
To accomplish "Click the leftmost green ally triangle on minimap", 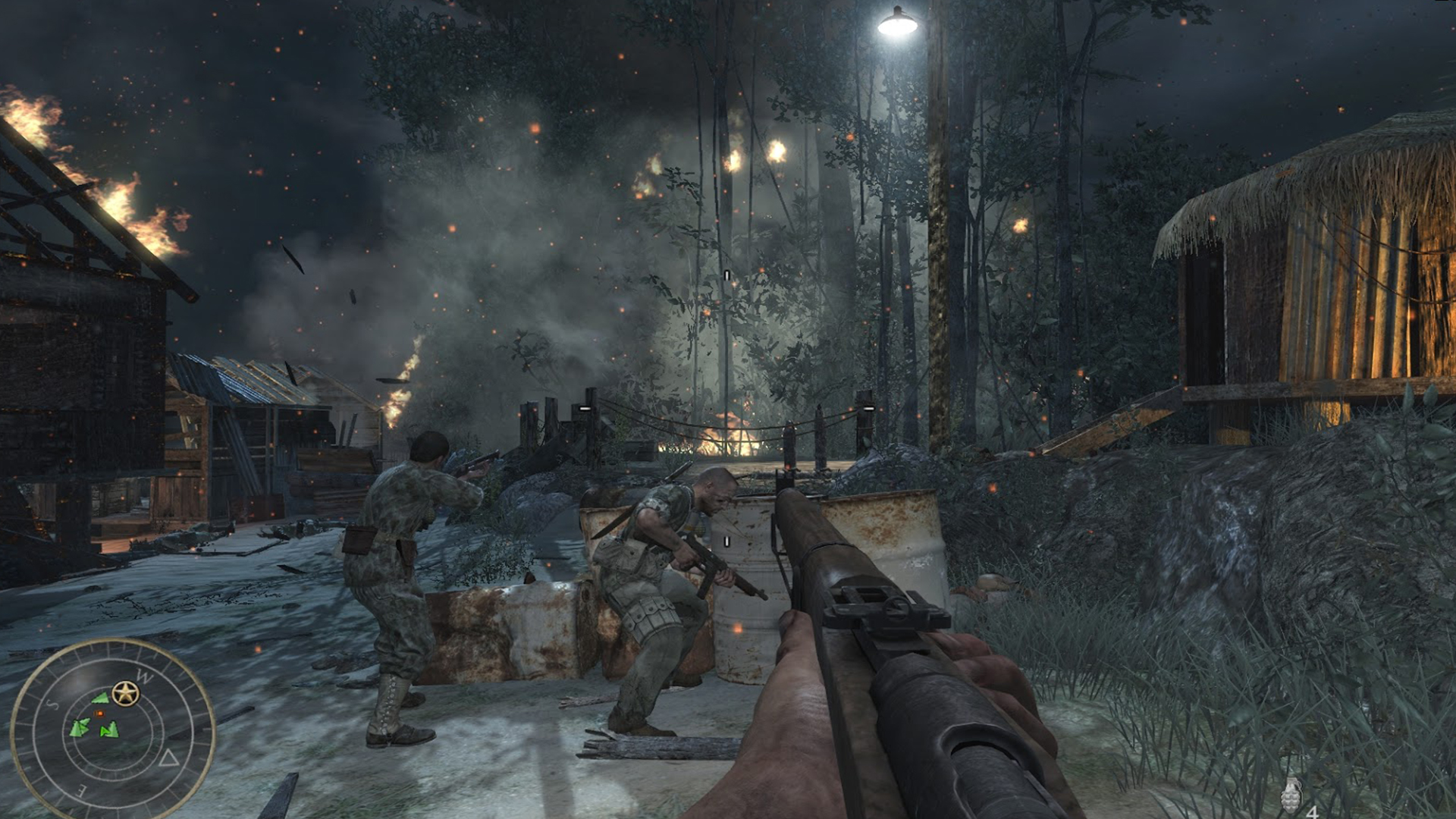I will (x=80, y=728).
